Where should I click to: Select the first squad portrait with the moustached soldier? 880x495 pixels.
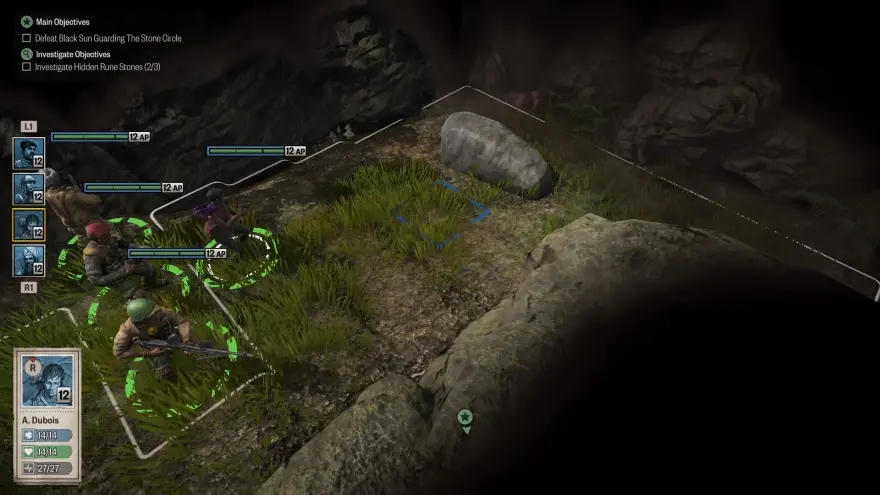click(28, 153)
